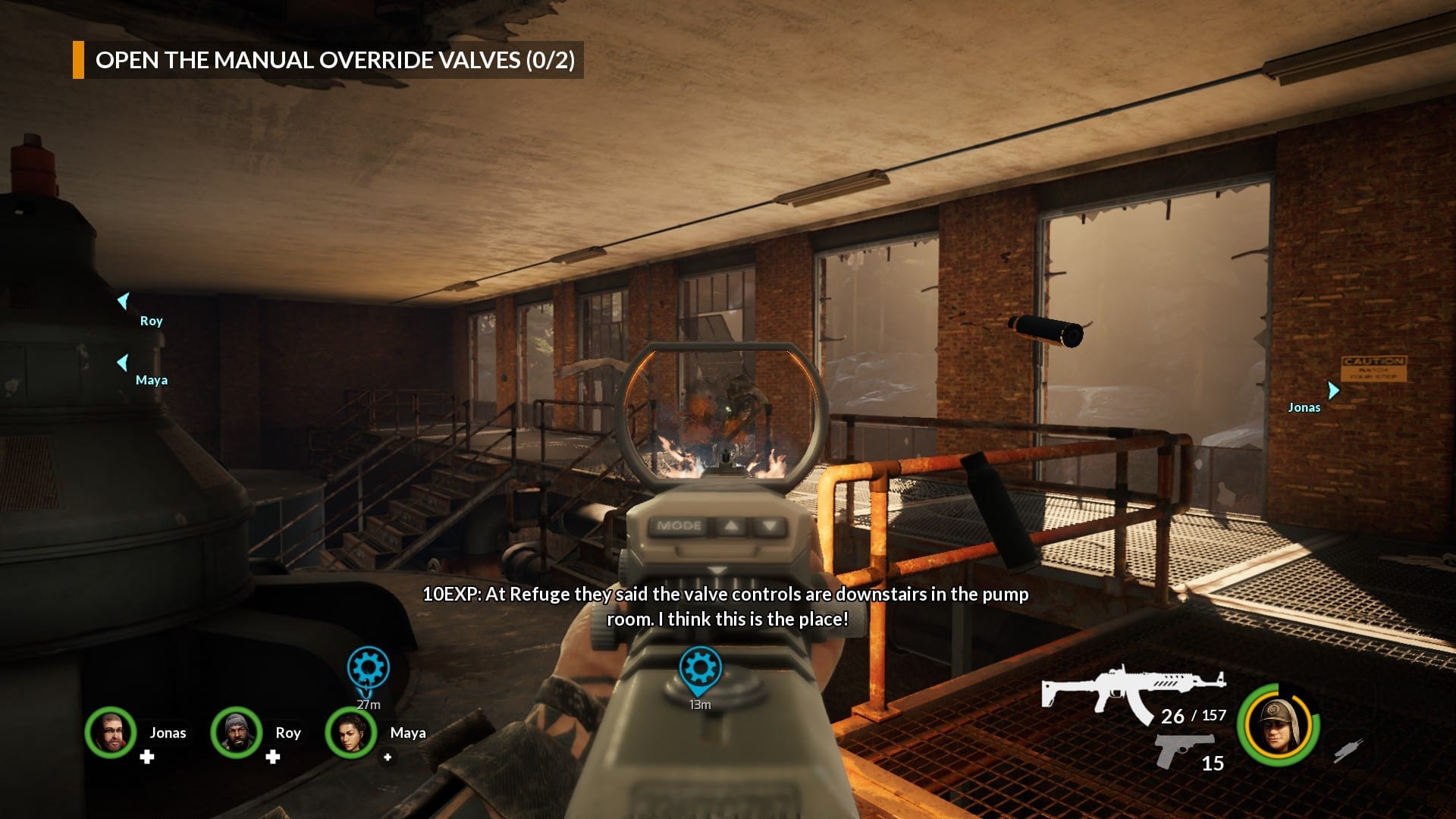1456x819 pixels.
Task: Select the equipment item icon beside your portrait
Action: point(1349,750)
